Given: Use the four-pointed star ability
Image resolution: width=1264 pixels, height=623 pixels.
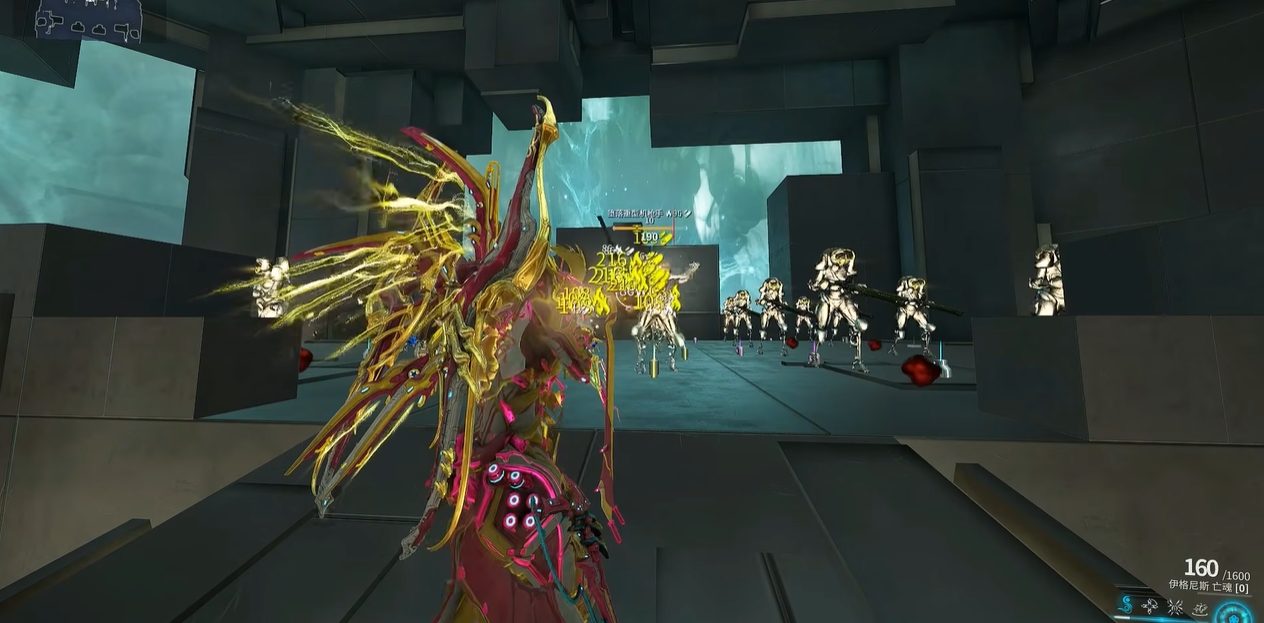Looking at the screenshot, I should [1151, 606].
